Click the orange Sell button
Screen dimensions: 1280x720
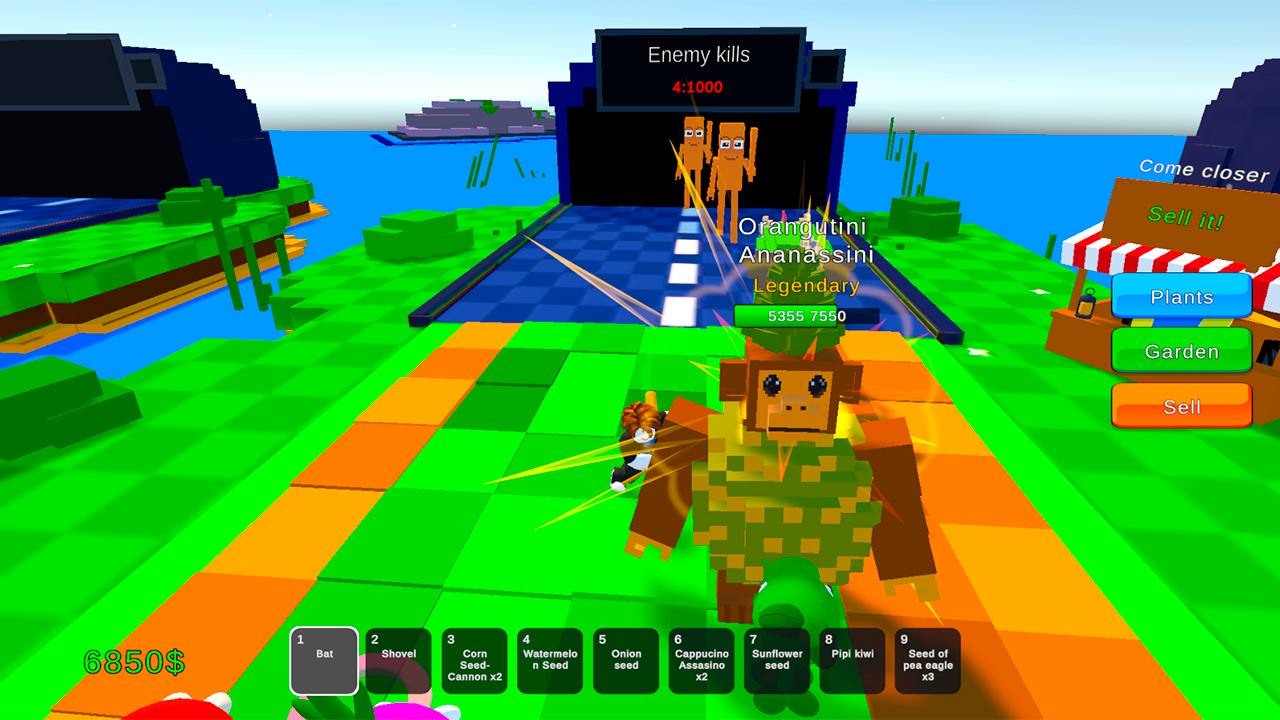pos(1181,406)
